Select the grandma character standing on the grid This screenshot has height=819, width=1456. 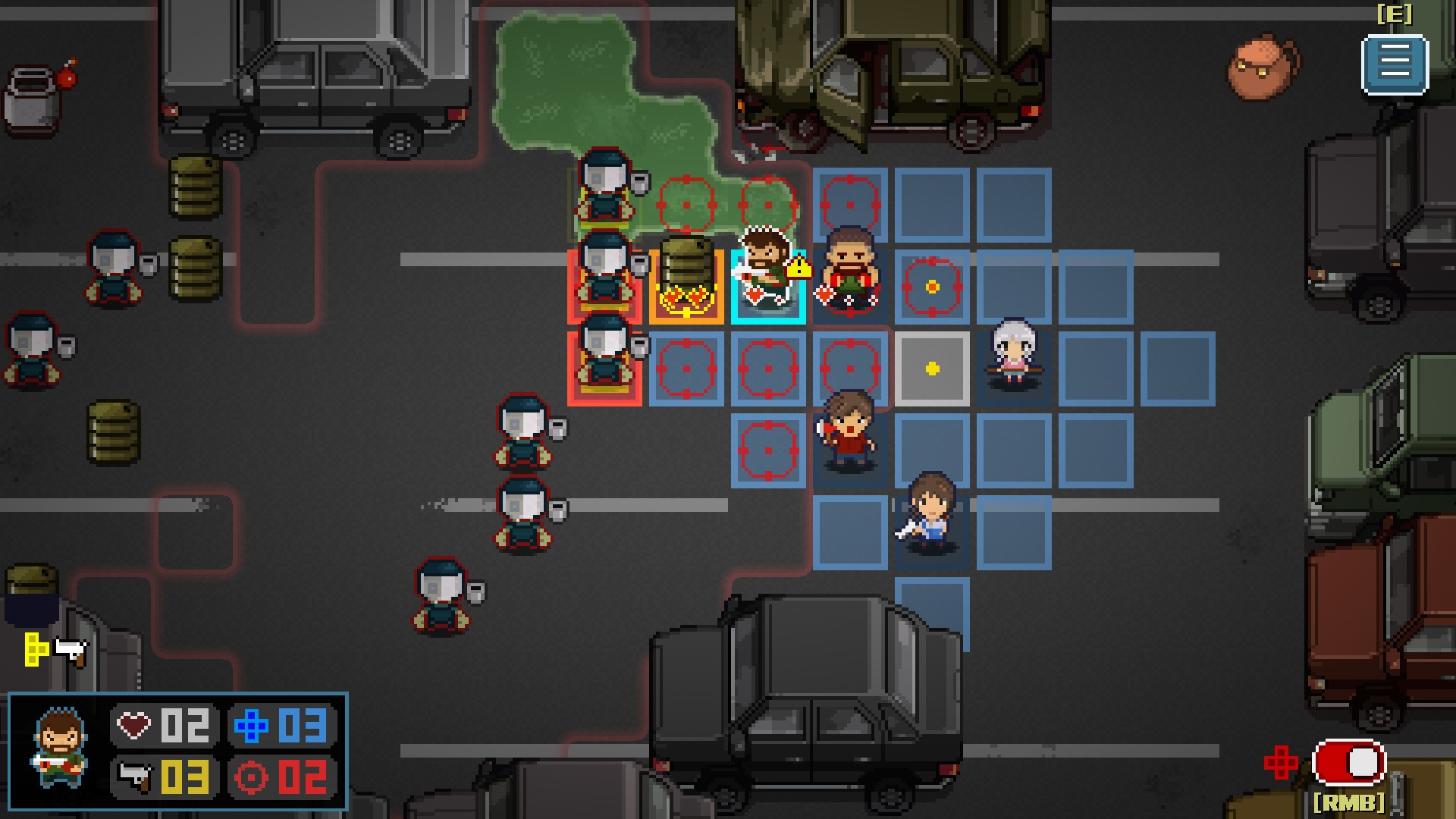1014,349
